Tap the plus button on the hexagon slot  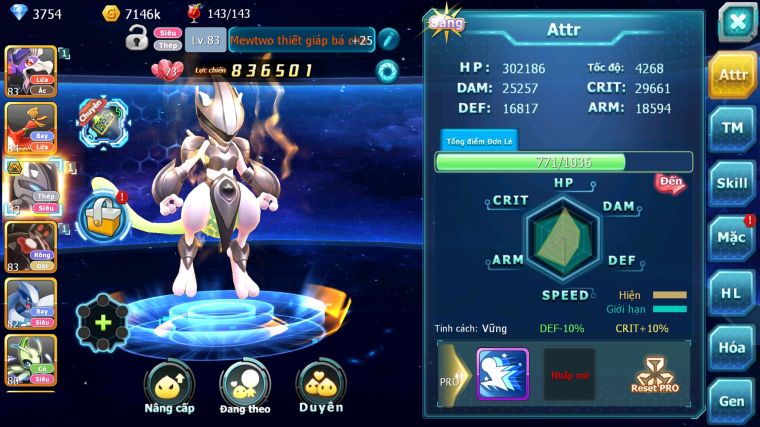click(x=102, y=323)
